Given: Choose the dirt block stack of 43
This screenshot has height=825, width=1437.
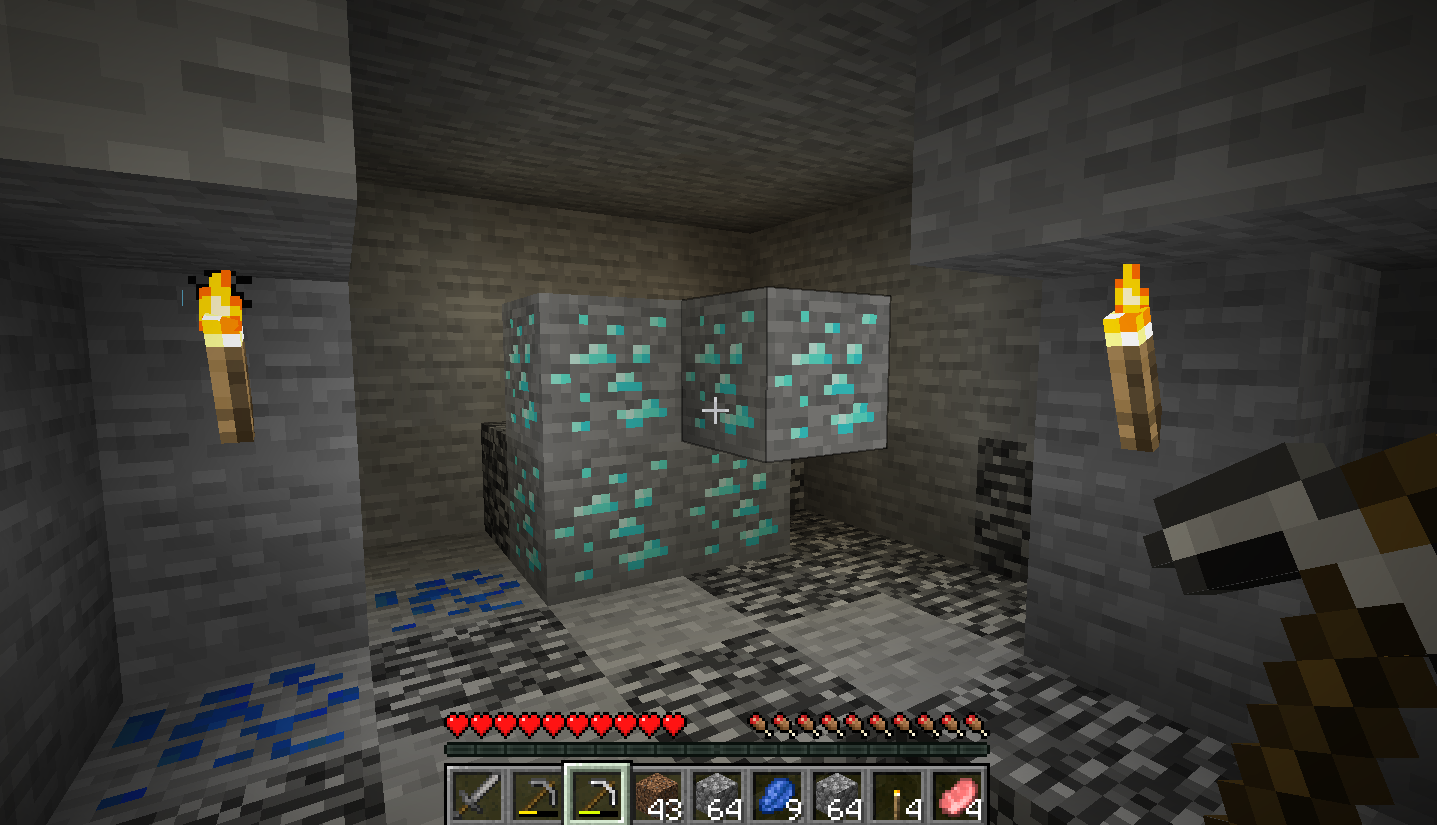Looking at the screenshot, I should click(x=657, y=797).
